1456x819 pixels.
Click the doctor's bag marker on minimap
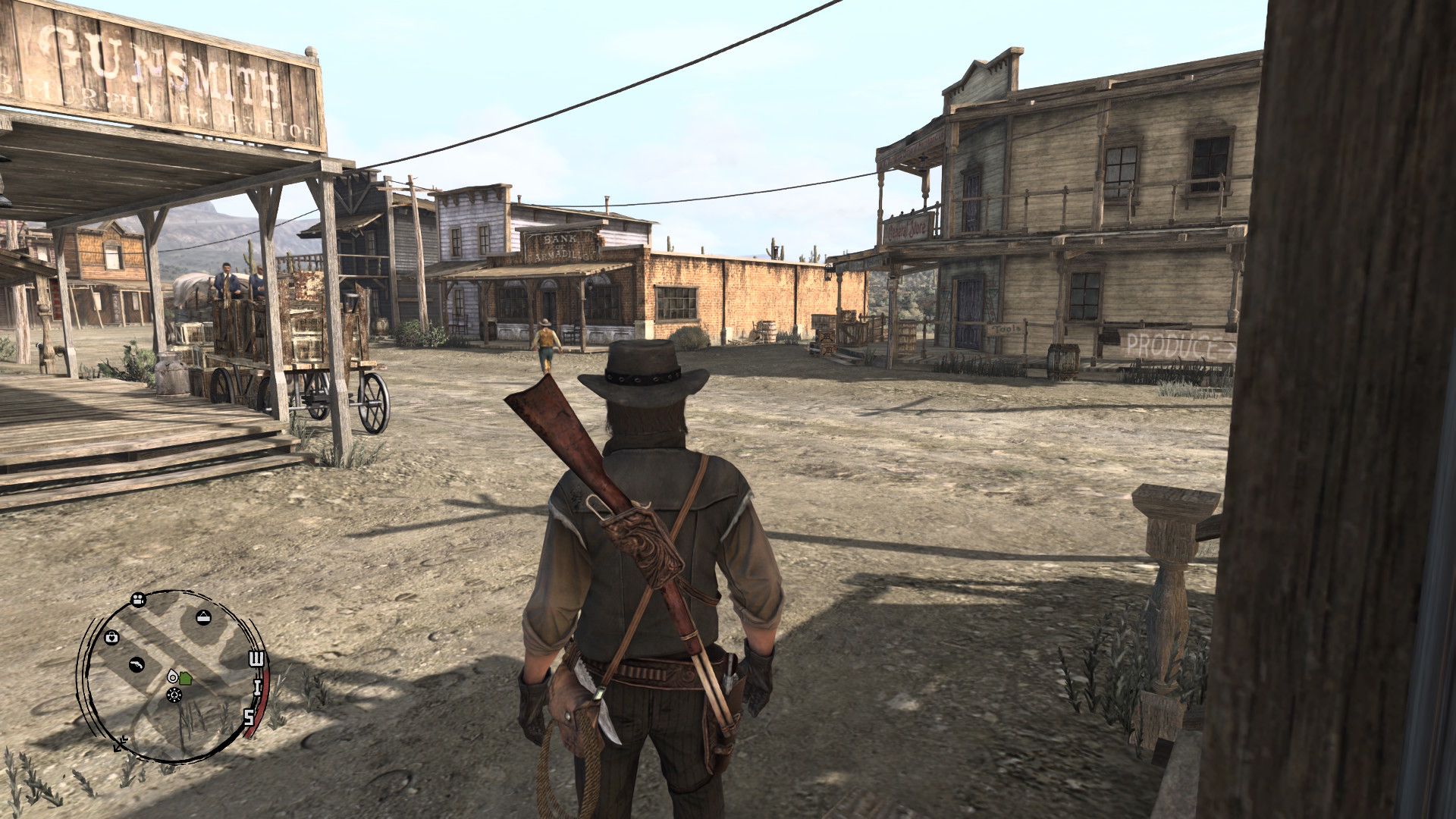(112, 636)
